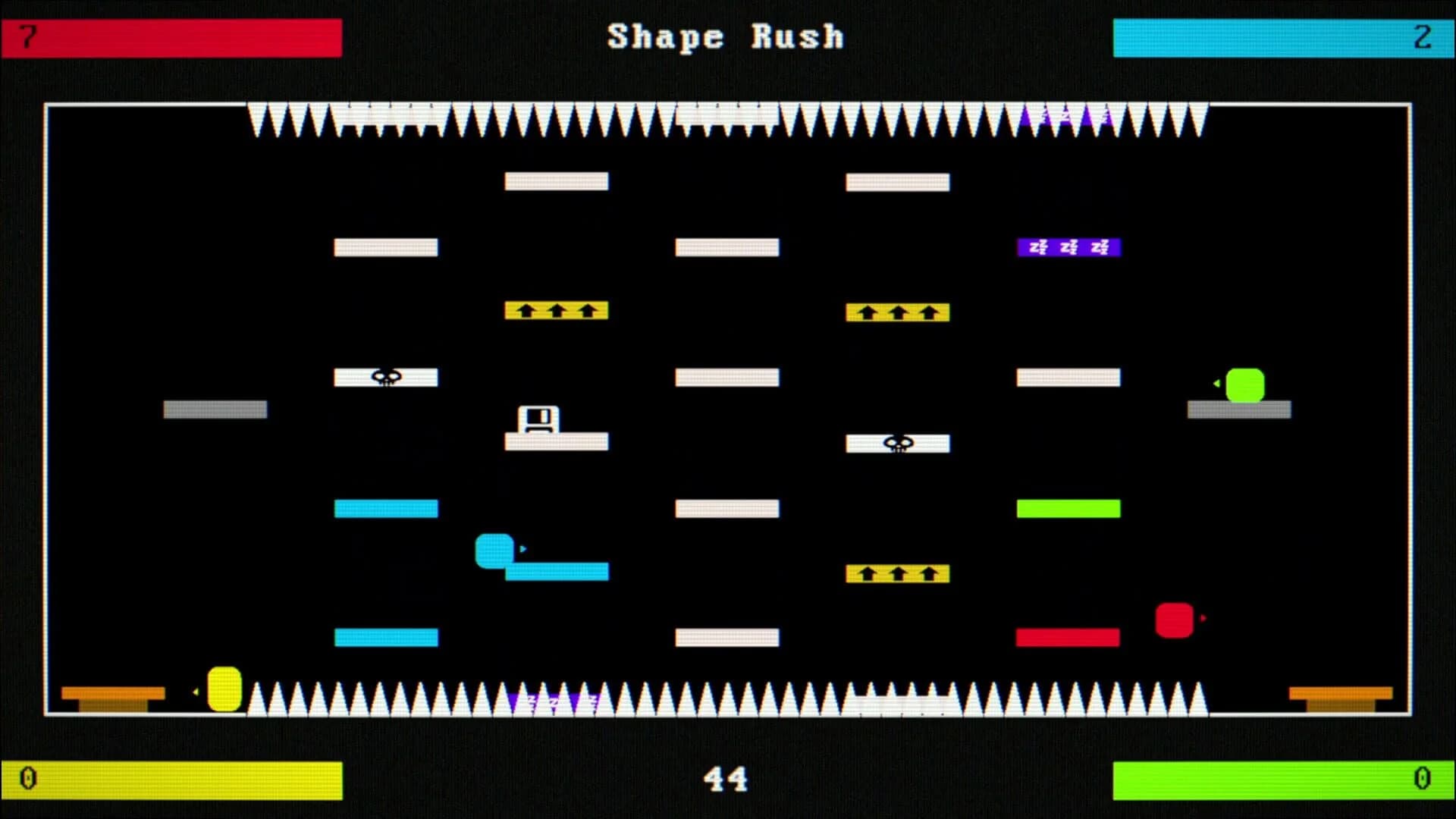Click the green platform on the right side

click(1069, 508)
